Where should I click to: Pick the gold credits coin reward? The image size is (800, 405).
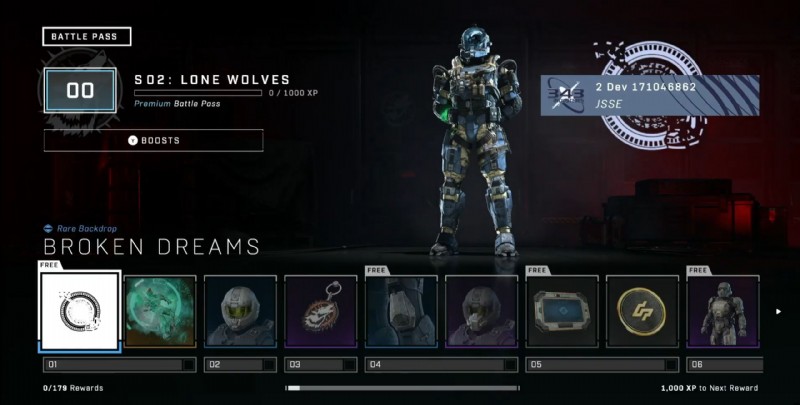pyautogui.click(x=642, y=311)
